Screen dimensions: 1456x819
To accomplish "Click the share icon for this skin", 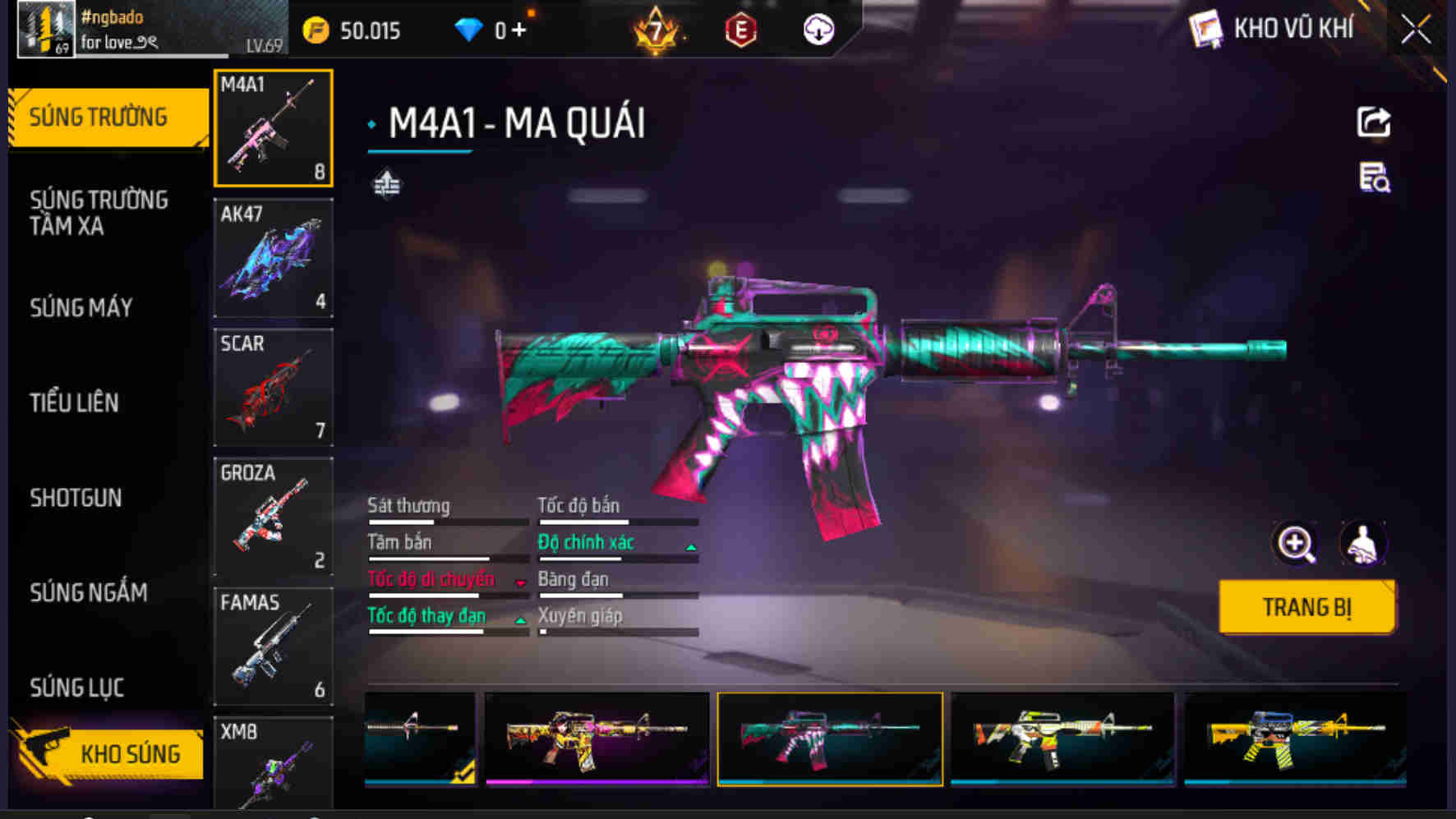I will click(x=1373, y=122).
